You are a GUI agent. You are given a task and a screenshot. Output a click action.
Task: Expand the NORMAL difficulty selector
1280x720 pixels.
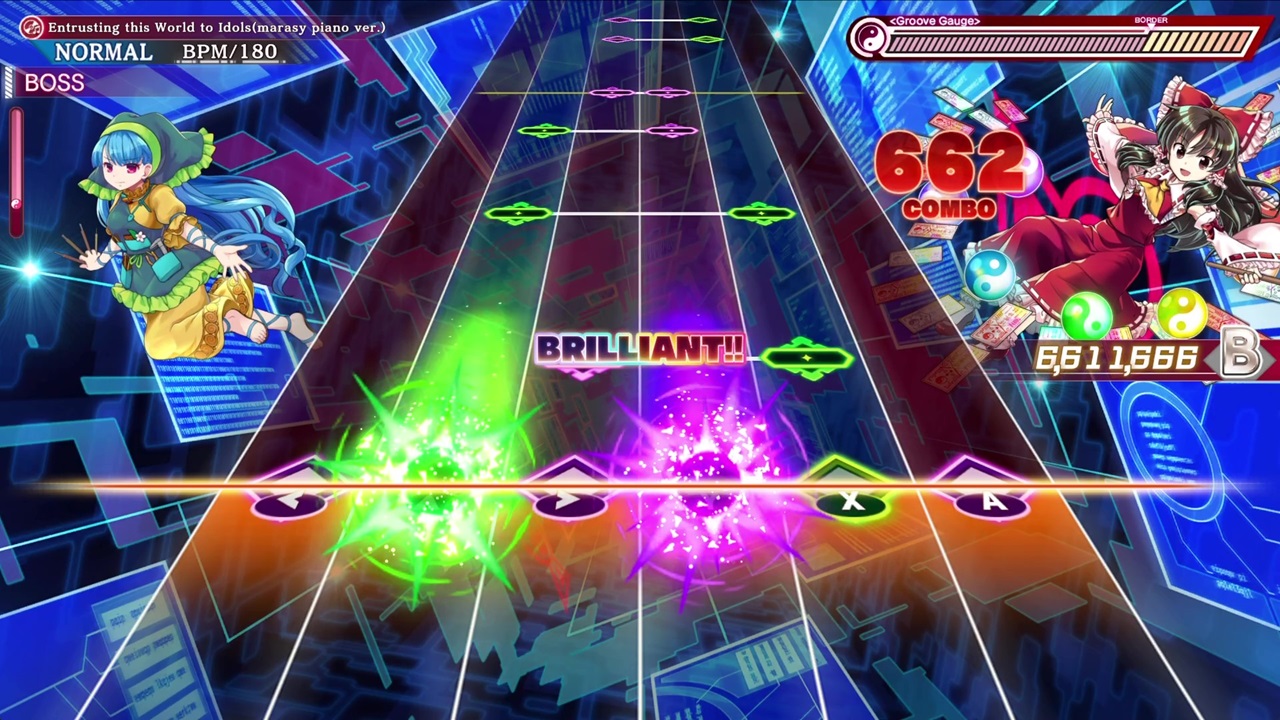103,51
